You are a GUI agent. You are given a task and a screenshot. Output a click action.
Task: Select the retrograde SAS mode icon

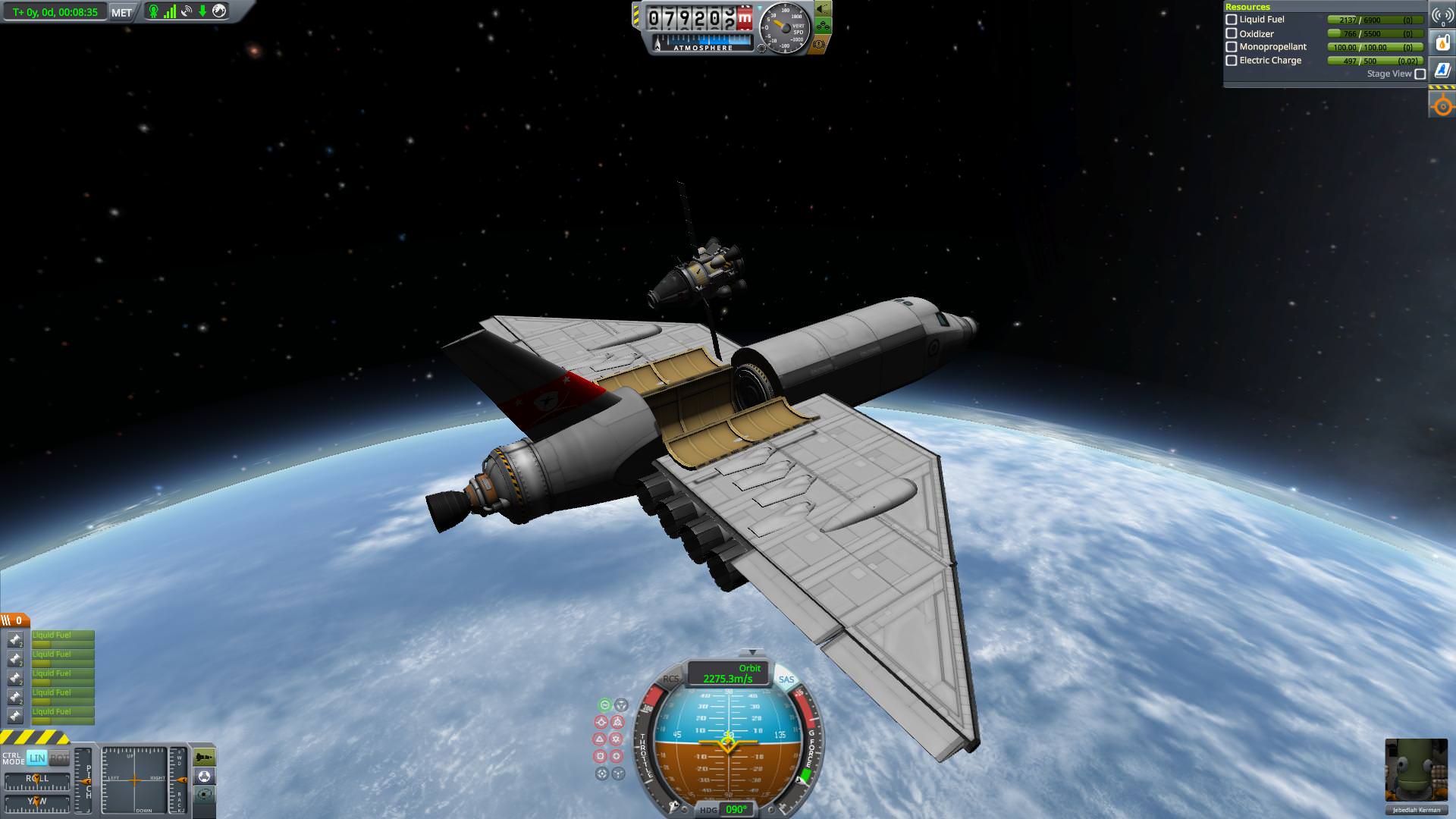tap(618, 722)
